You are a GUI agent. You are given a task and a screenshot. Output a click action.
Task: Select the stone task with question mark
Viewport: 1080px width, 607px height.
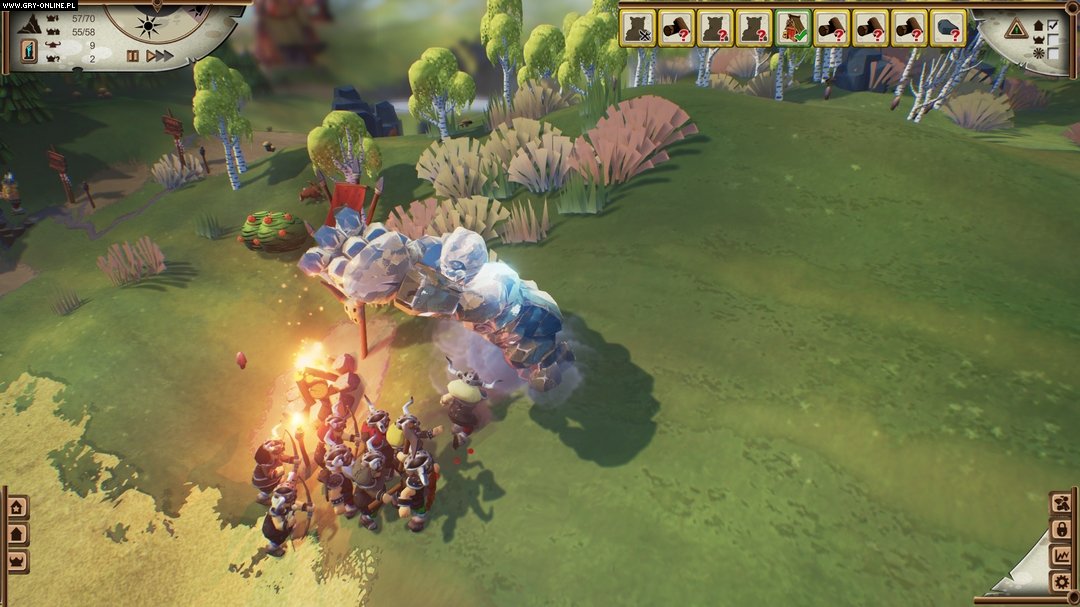coord(948,28)
